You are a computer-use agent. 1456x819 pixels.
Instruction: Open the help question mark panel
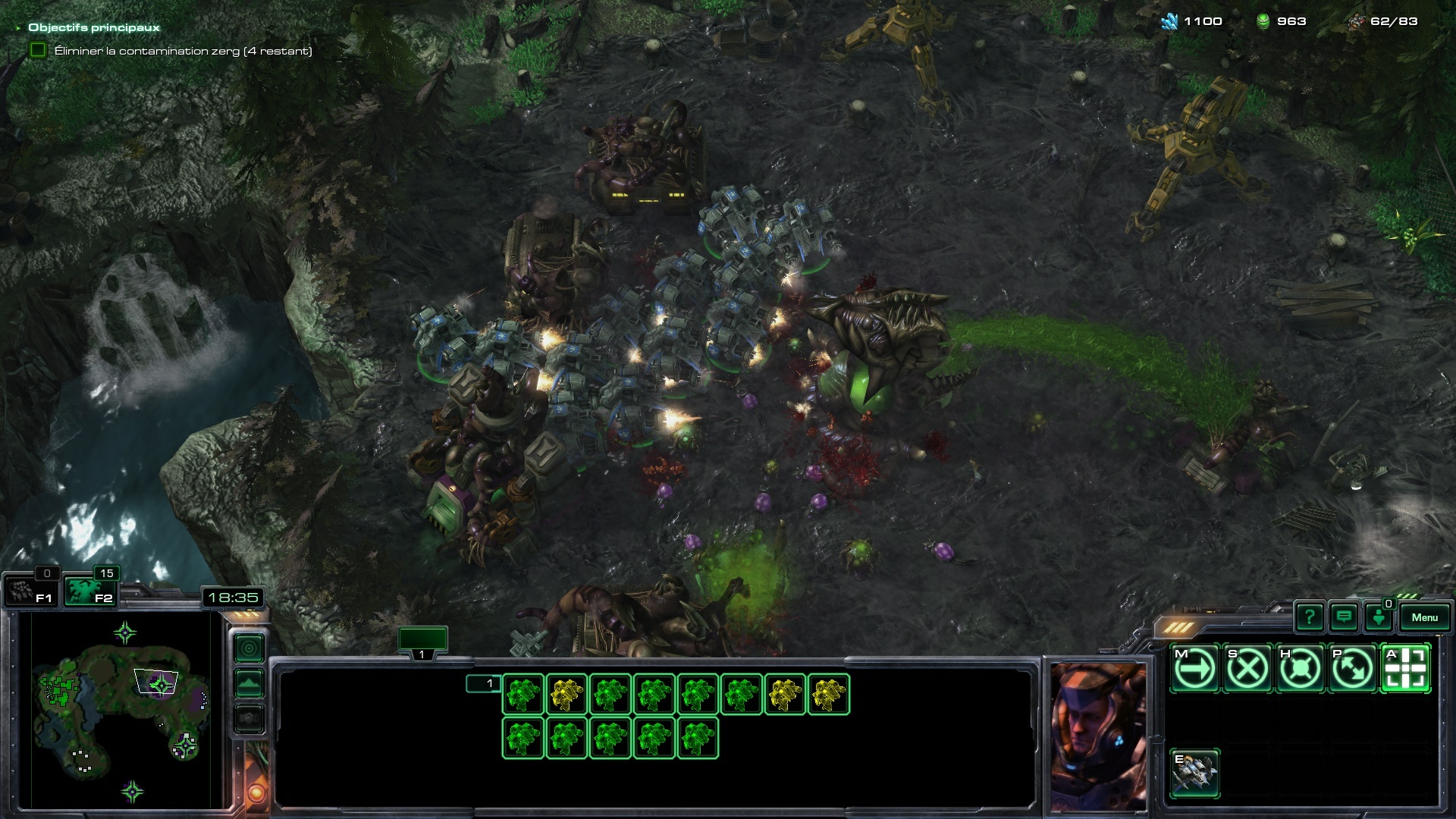pyautogui.click(x=1310, y=617)
